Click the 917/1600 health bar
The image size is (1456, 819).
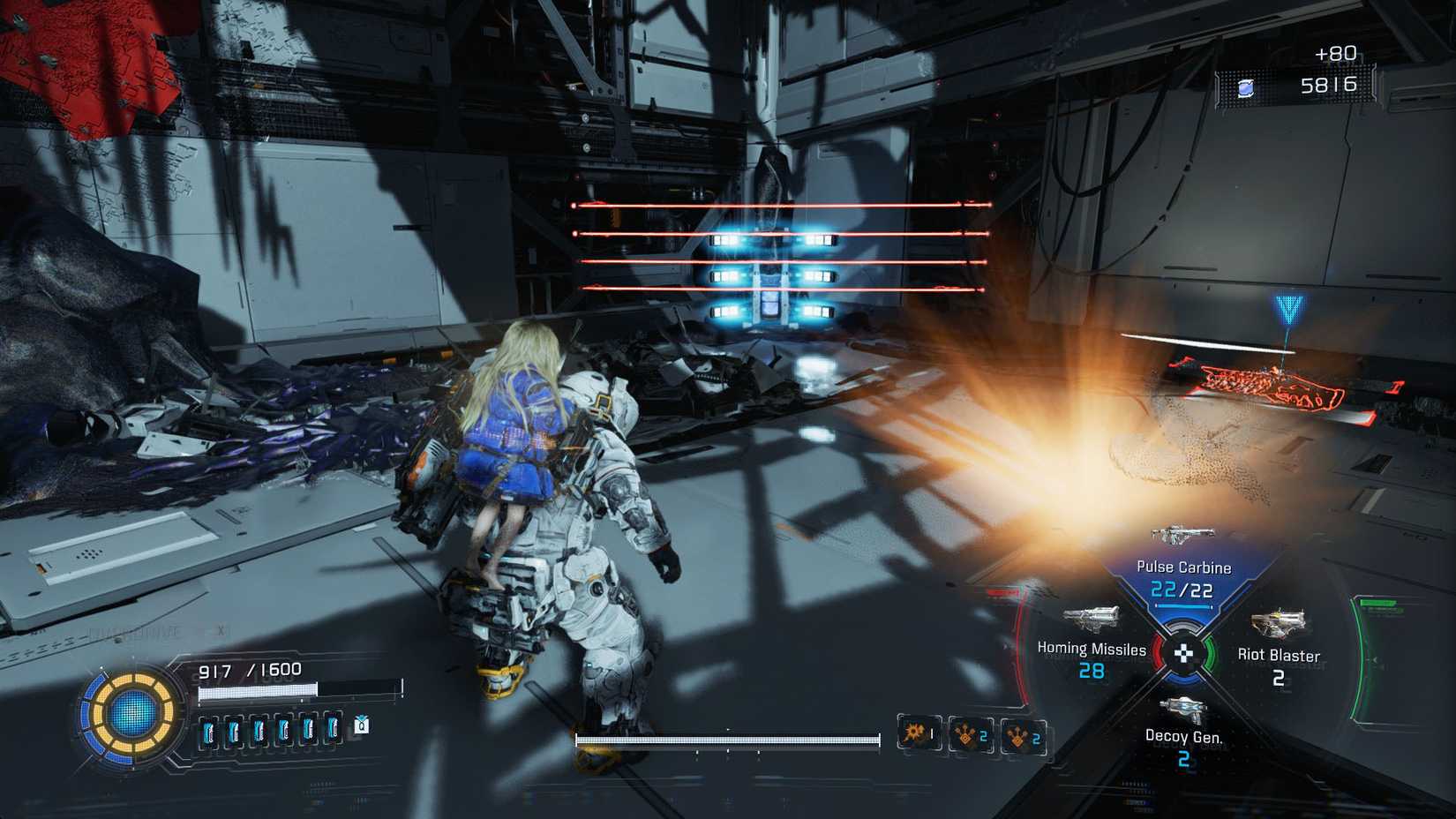pos(249,669)
